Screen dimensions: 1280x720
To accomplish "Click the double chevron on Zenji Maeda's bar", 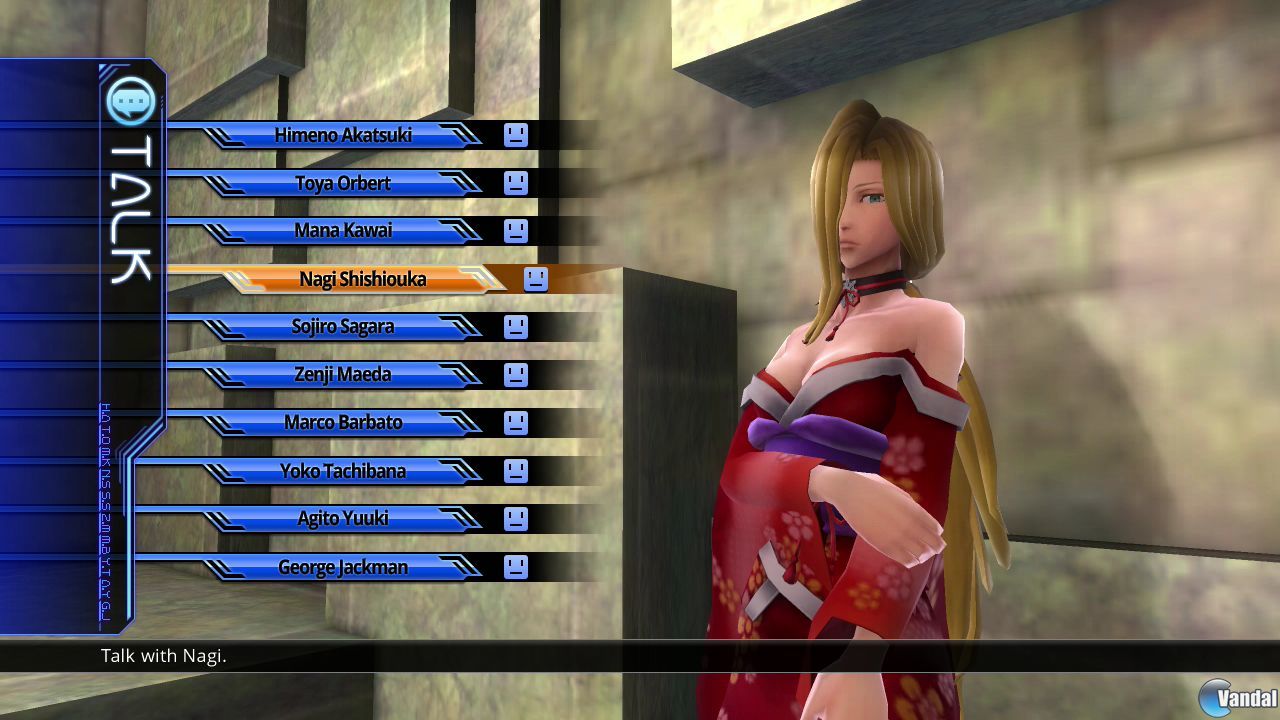I will click(462, 375).
